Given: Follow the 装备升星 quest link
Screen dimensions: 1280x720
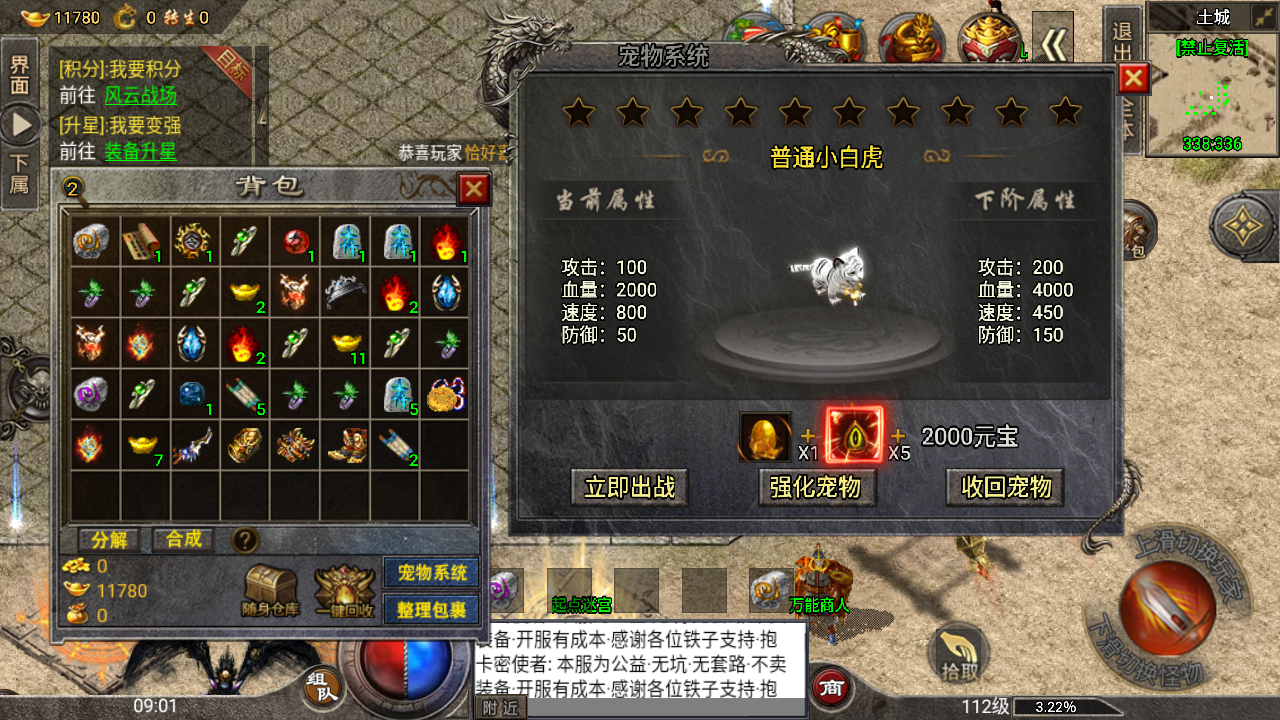Looking at the screenshot, I should [141, 152].
